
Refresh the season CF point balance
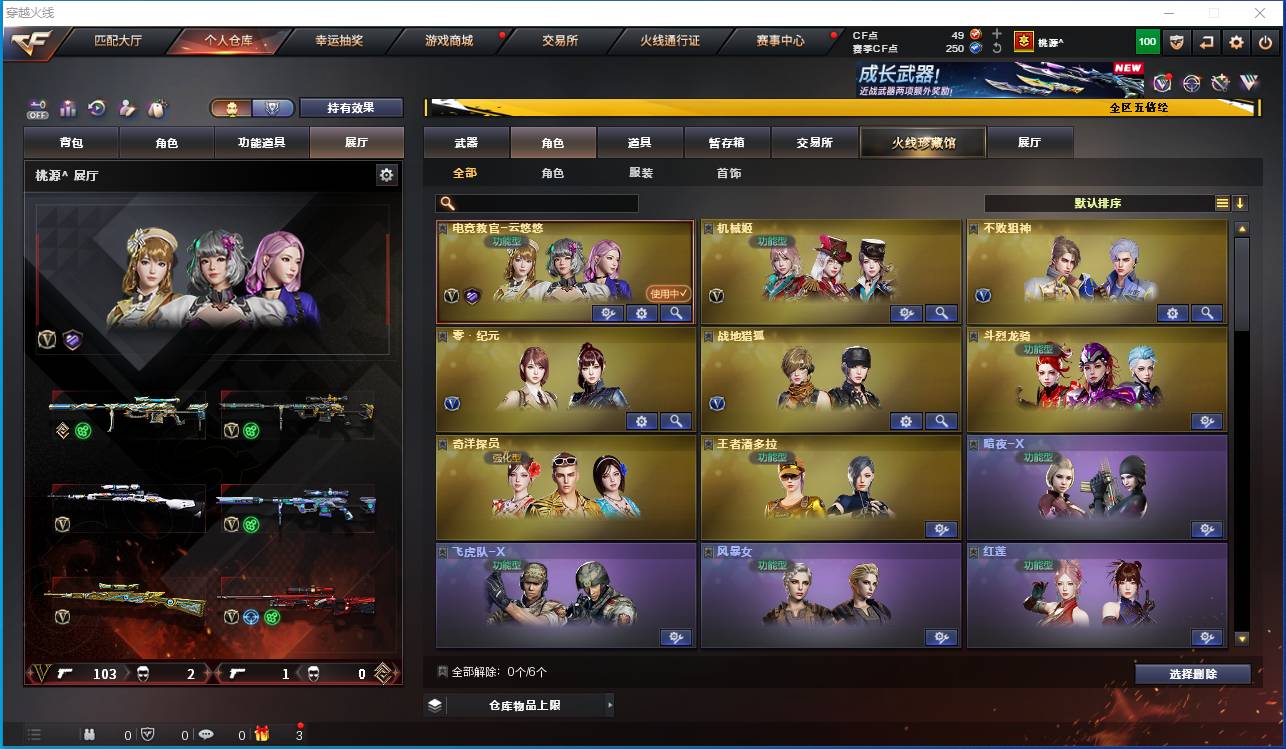click(x=998, y=48)
